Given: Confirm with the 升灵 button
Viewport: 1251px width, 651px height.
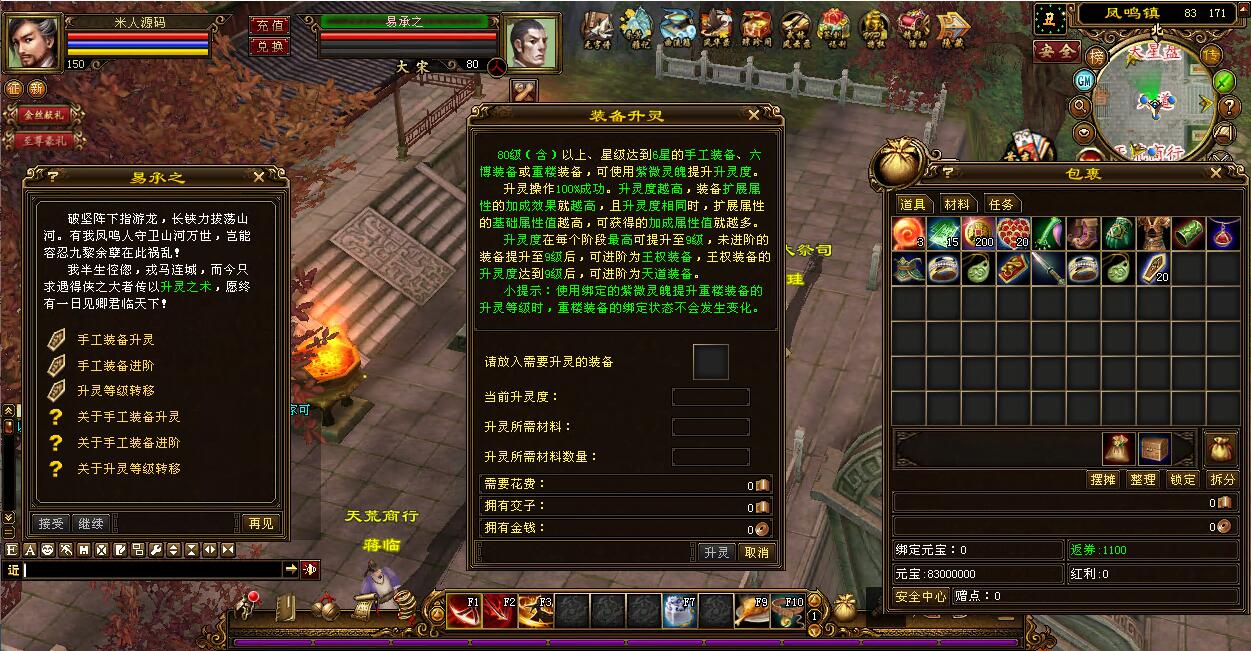Looking at the screenshot, I should 716,552.
